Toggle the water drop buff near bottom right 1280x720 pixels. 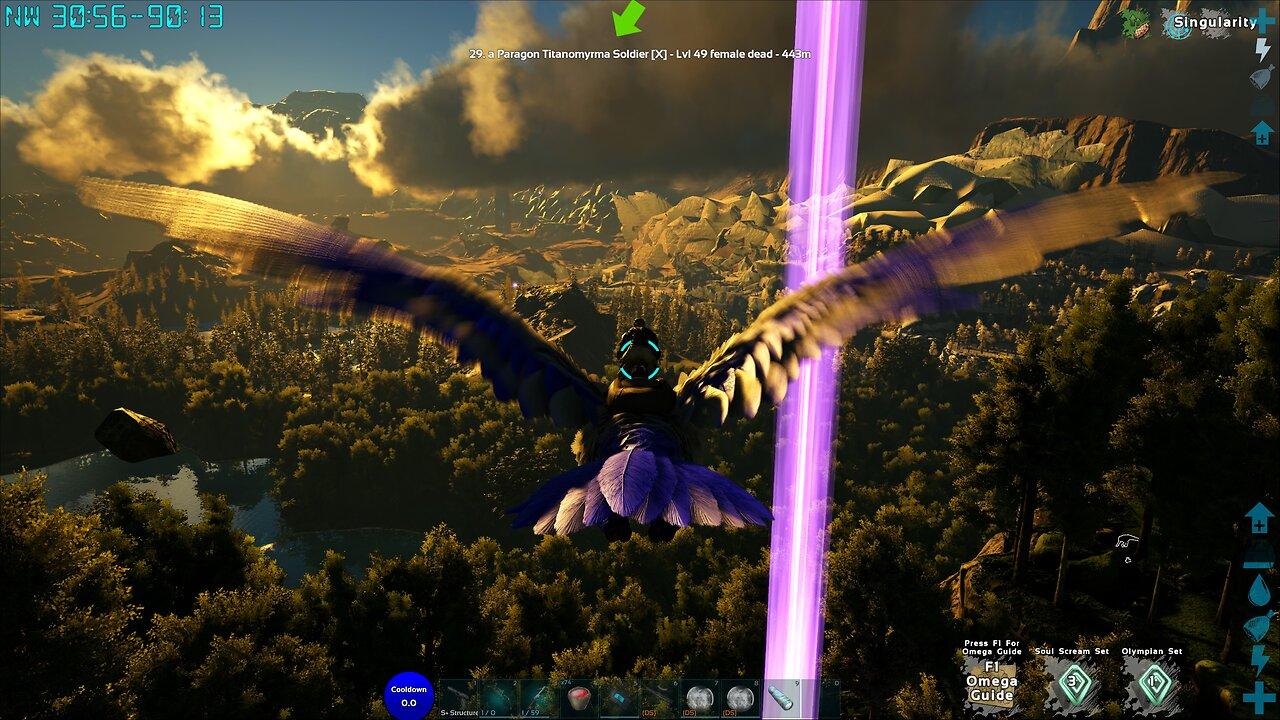pyautogui.click(x=1256, y=590)
